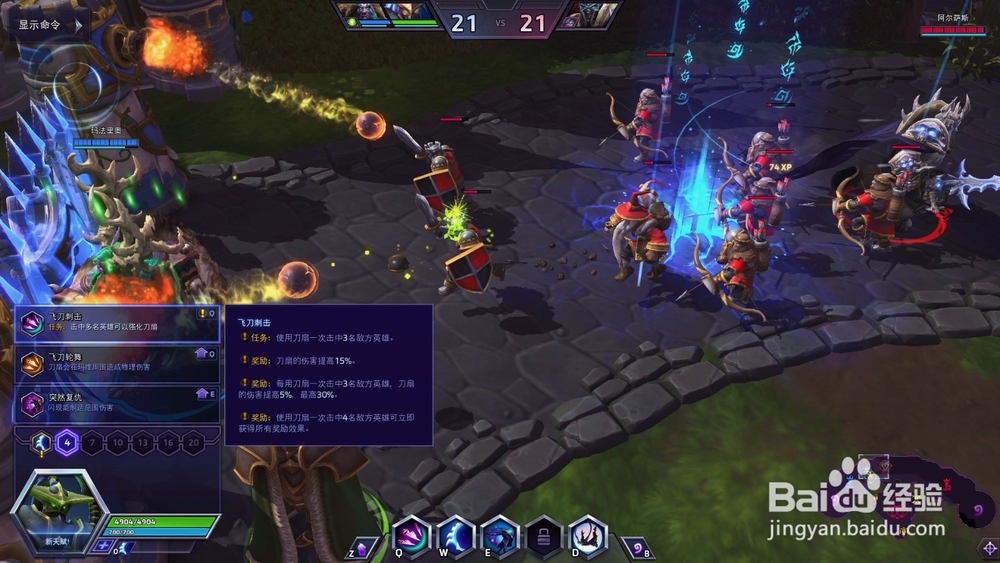Show the level 20 talent tier
This screenshot has height=563, width=1000.
coord(194,443)
